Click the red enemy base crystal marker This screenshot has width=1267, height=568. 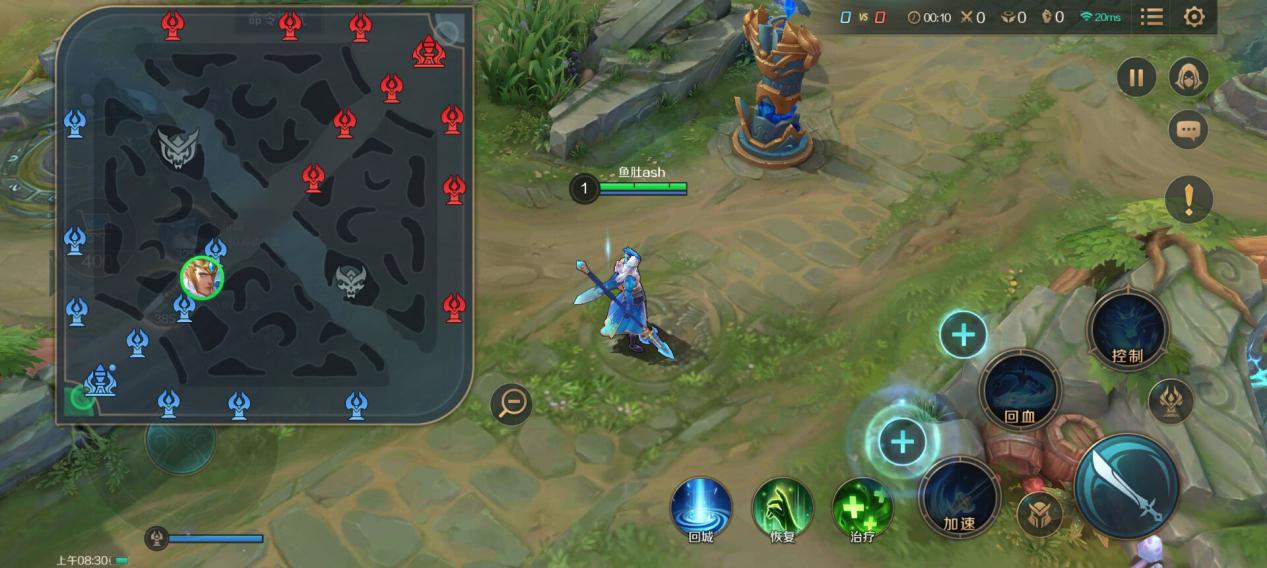(x=429, y=50)
